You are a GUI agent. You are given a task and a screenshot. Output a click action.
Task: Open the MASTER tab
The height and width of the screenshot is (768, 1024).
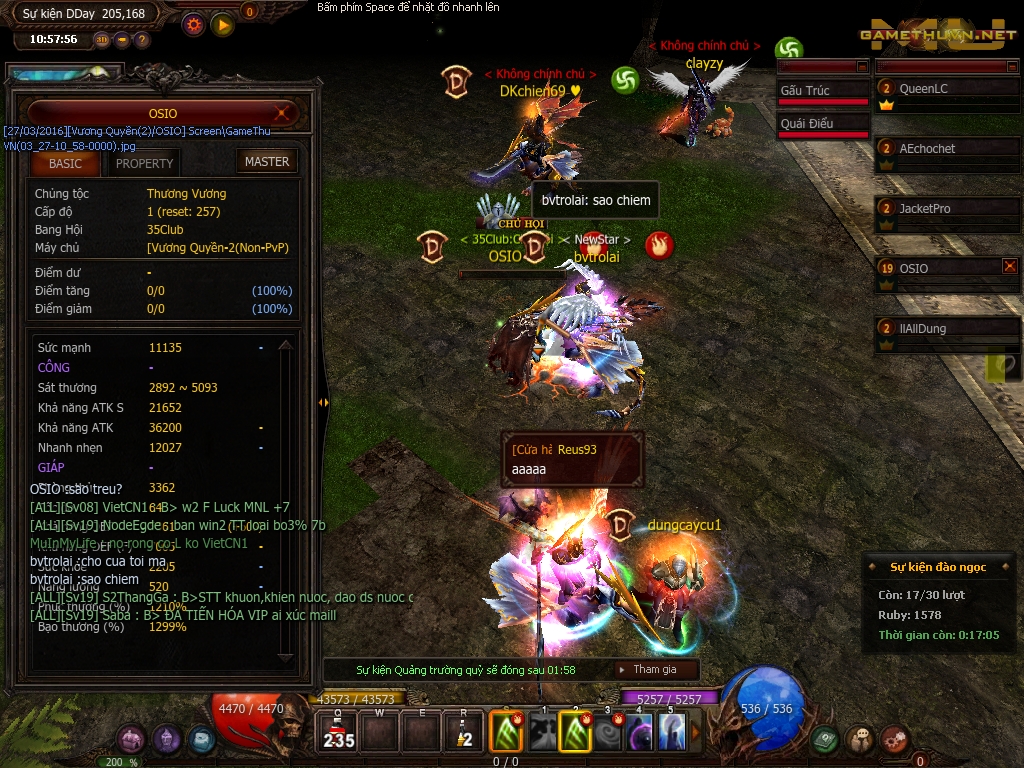point(267,161)
